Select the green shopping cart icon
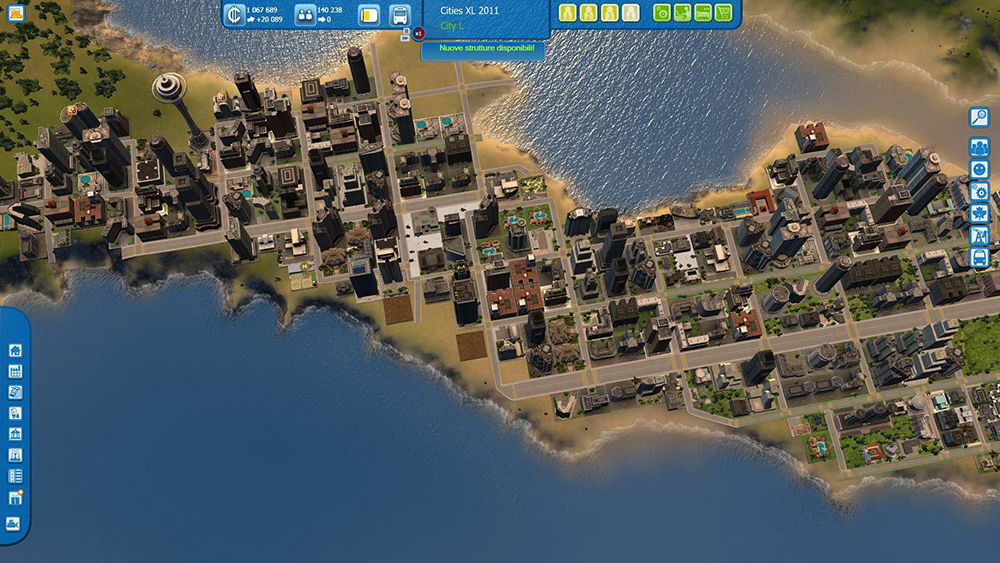This screenshot has width=1000, height=563. [722, 13]
